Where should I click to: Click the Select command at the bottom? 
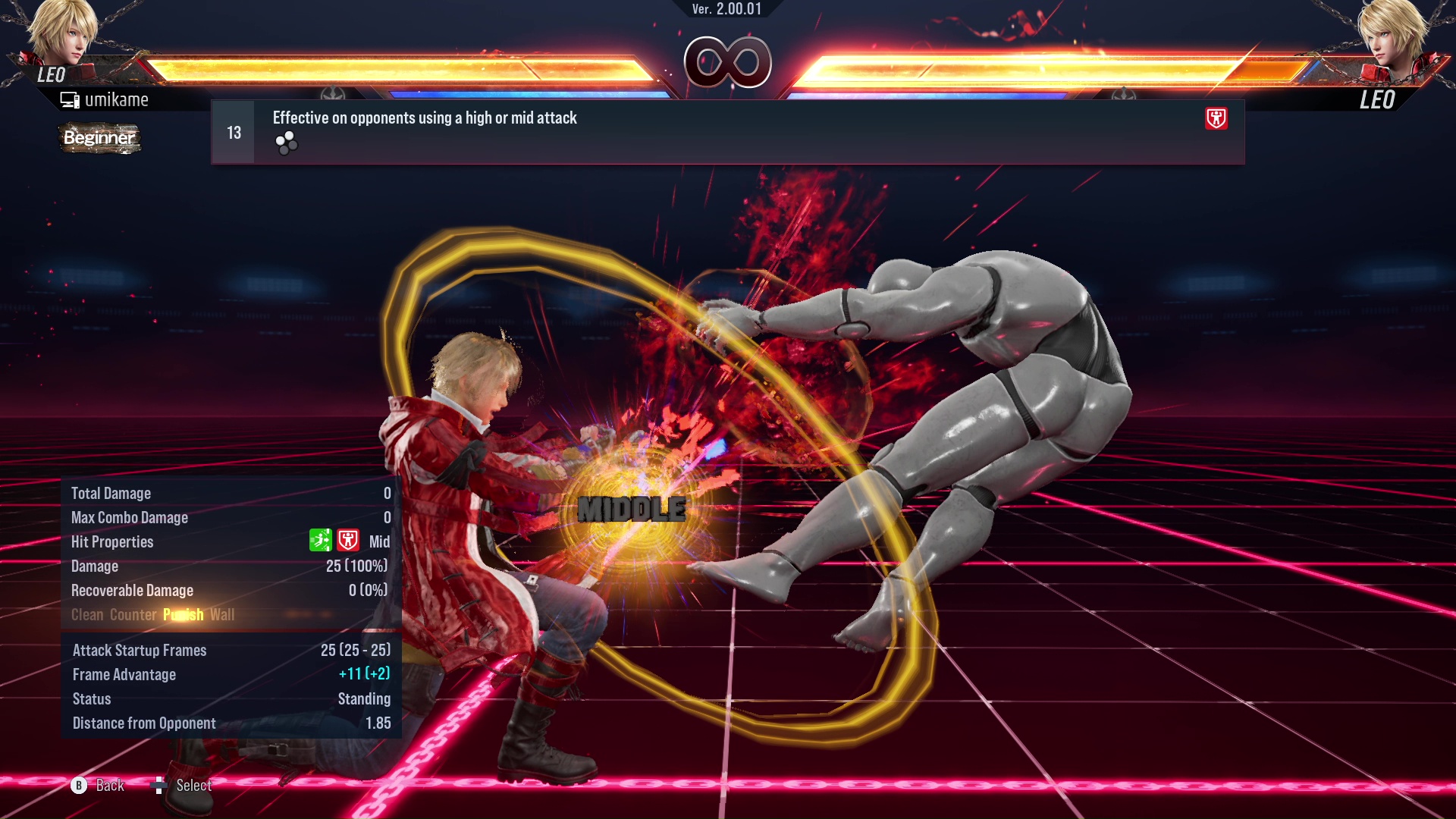(194, 786)
